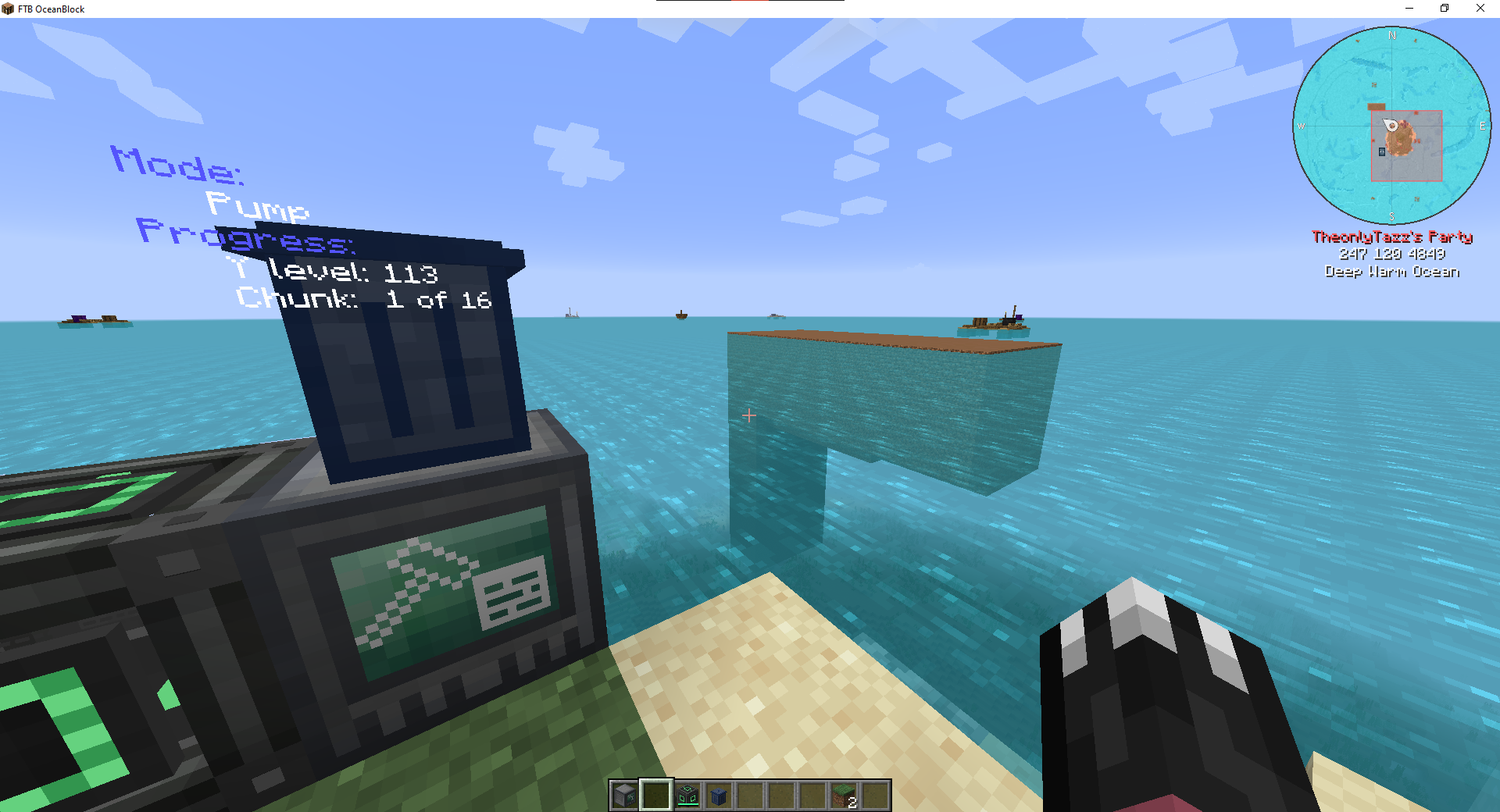Select the blue barrel item in the hotbar
Viewport: 1500px width, 812px height.
[720, 794]
